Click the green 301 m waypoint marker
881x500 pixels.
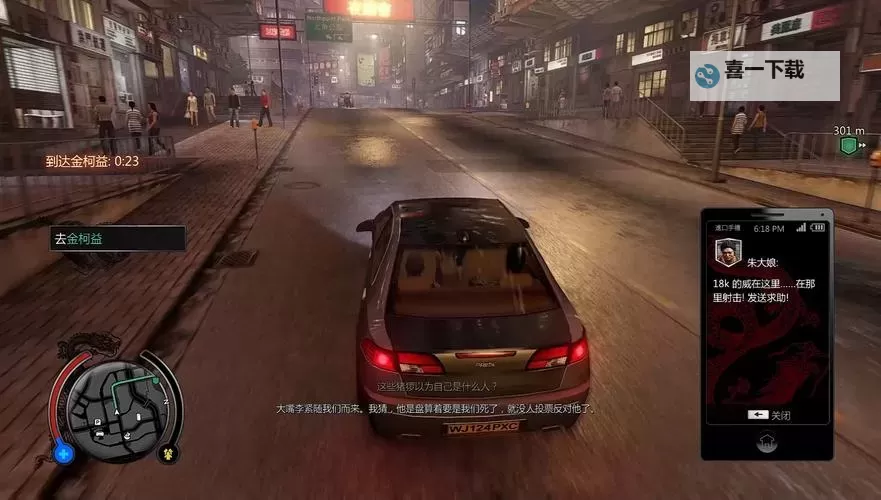pyautogui.click(x=848, y=146)
